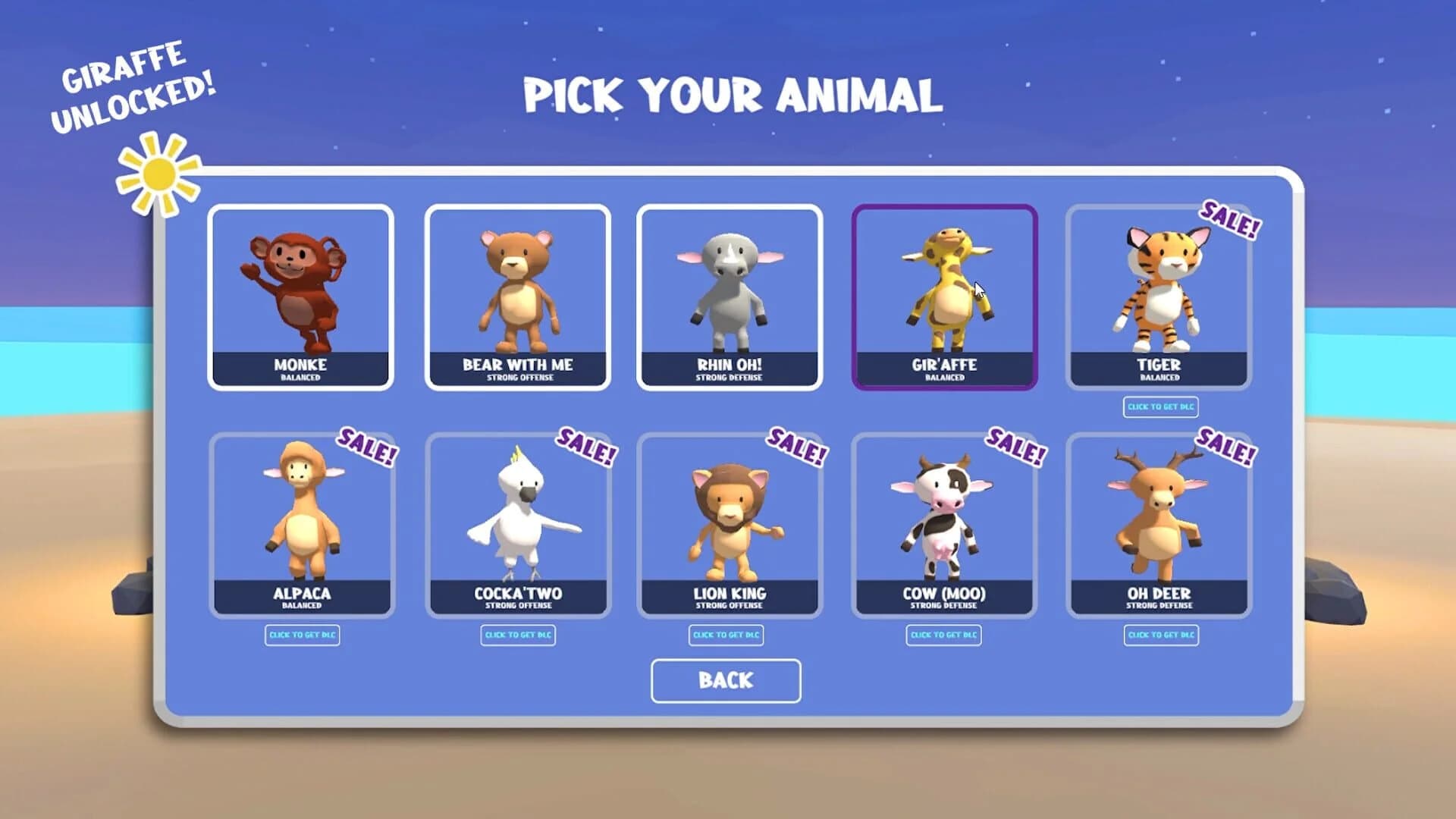Click the sun icon near Giraffe Unlocked
1456x819 pixels.
pyautogui.click(x=159, y=173)
